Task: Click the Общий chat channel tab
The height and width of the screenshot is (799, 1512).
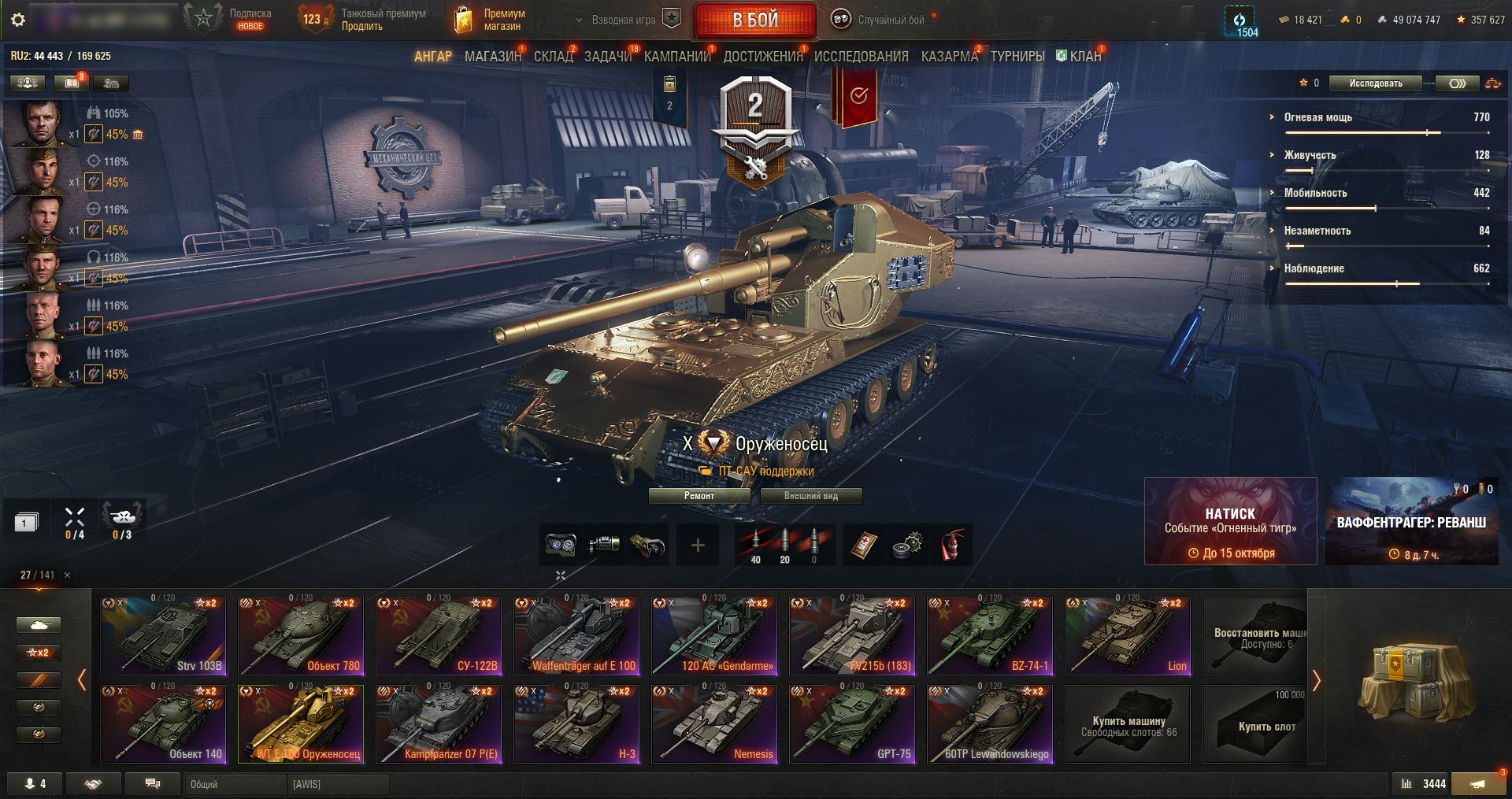Action: point(235,784)
